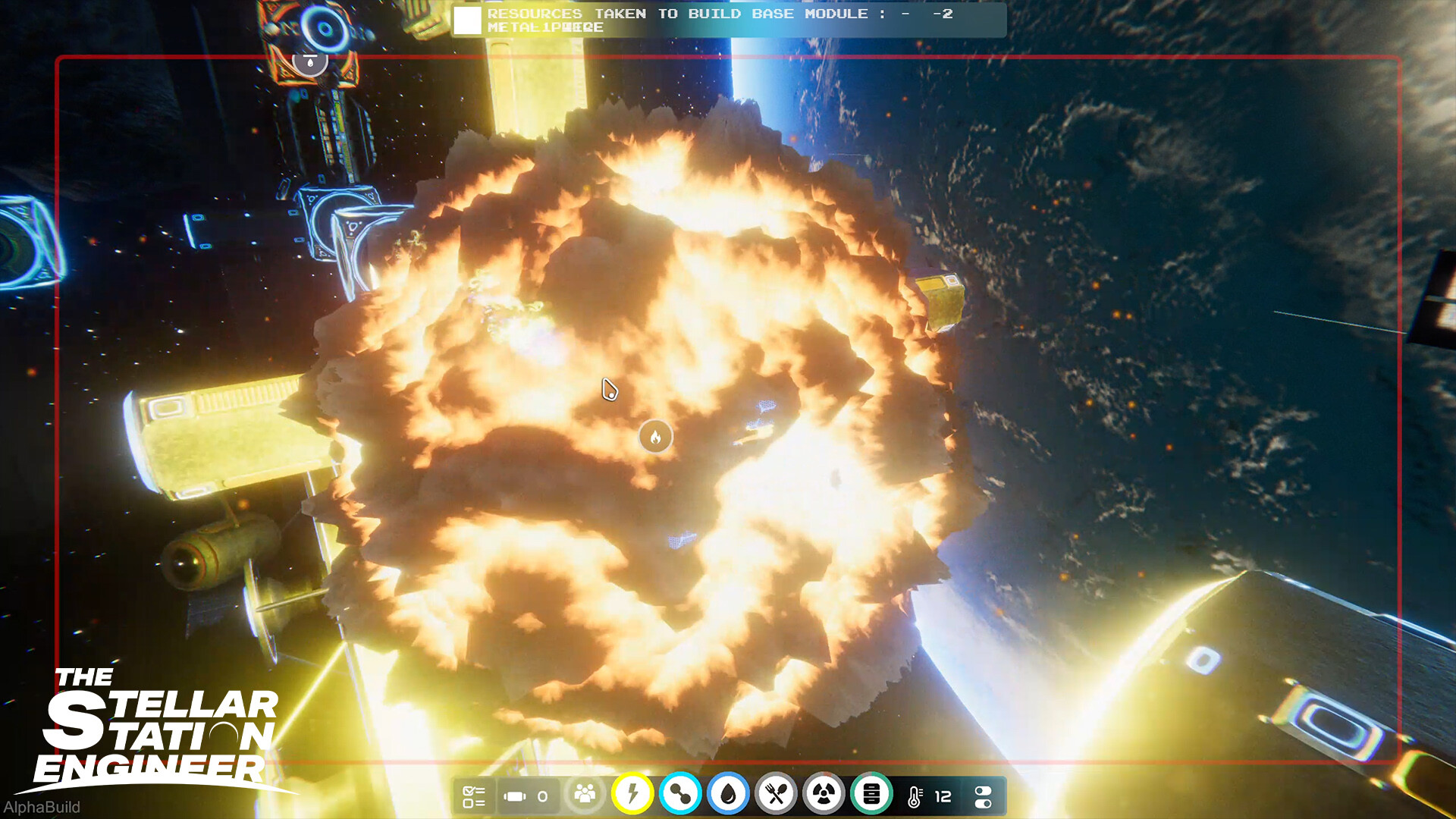Dismiss the RESOURCES TAKEN TO BUILD notification banner
This screenshot has height=819, width=1456.
[x=728, y=21]
